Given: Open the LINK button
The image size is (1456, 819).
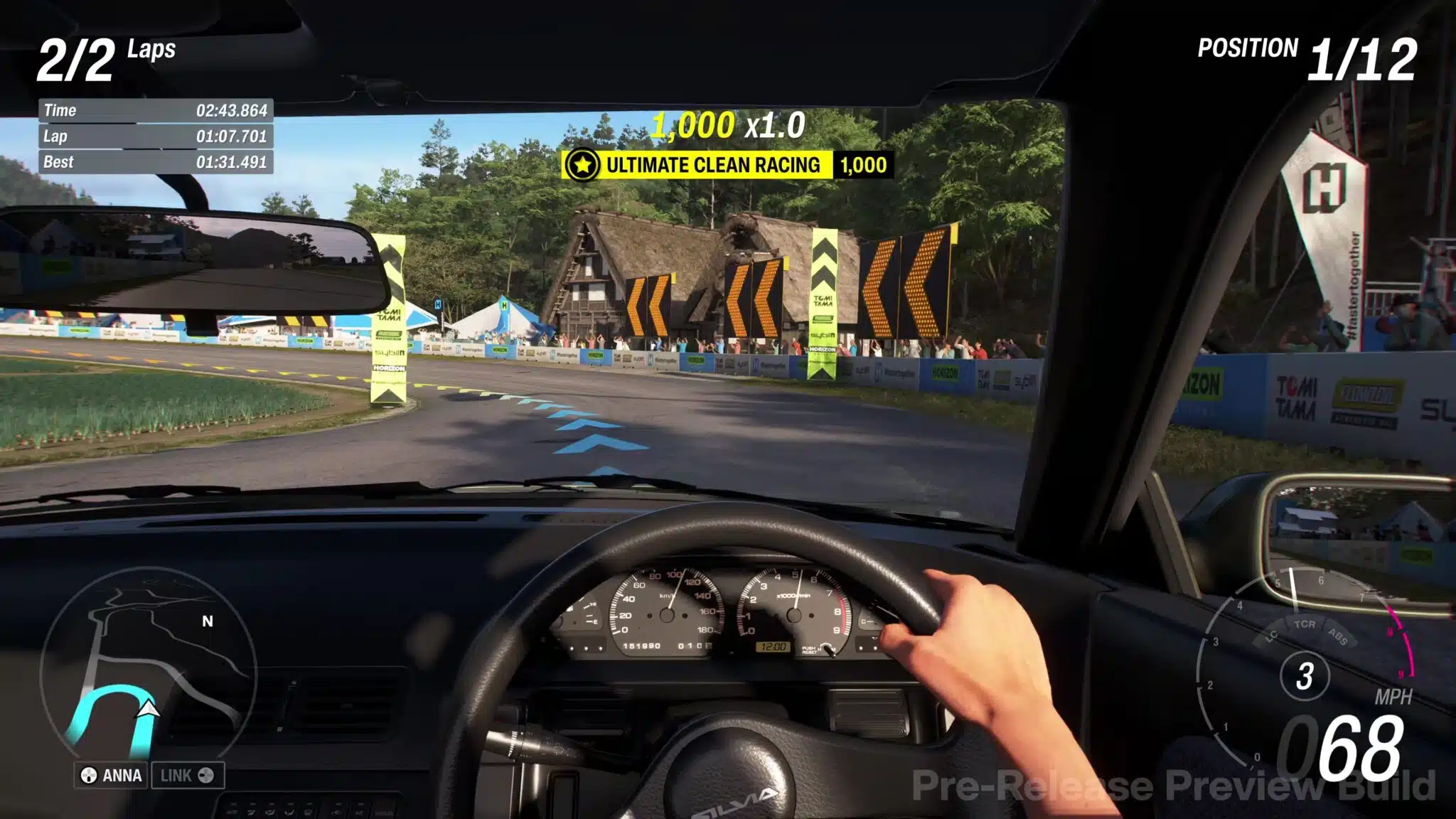Looking at the screenshot, I should pos(187,775).
